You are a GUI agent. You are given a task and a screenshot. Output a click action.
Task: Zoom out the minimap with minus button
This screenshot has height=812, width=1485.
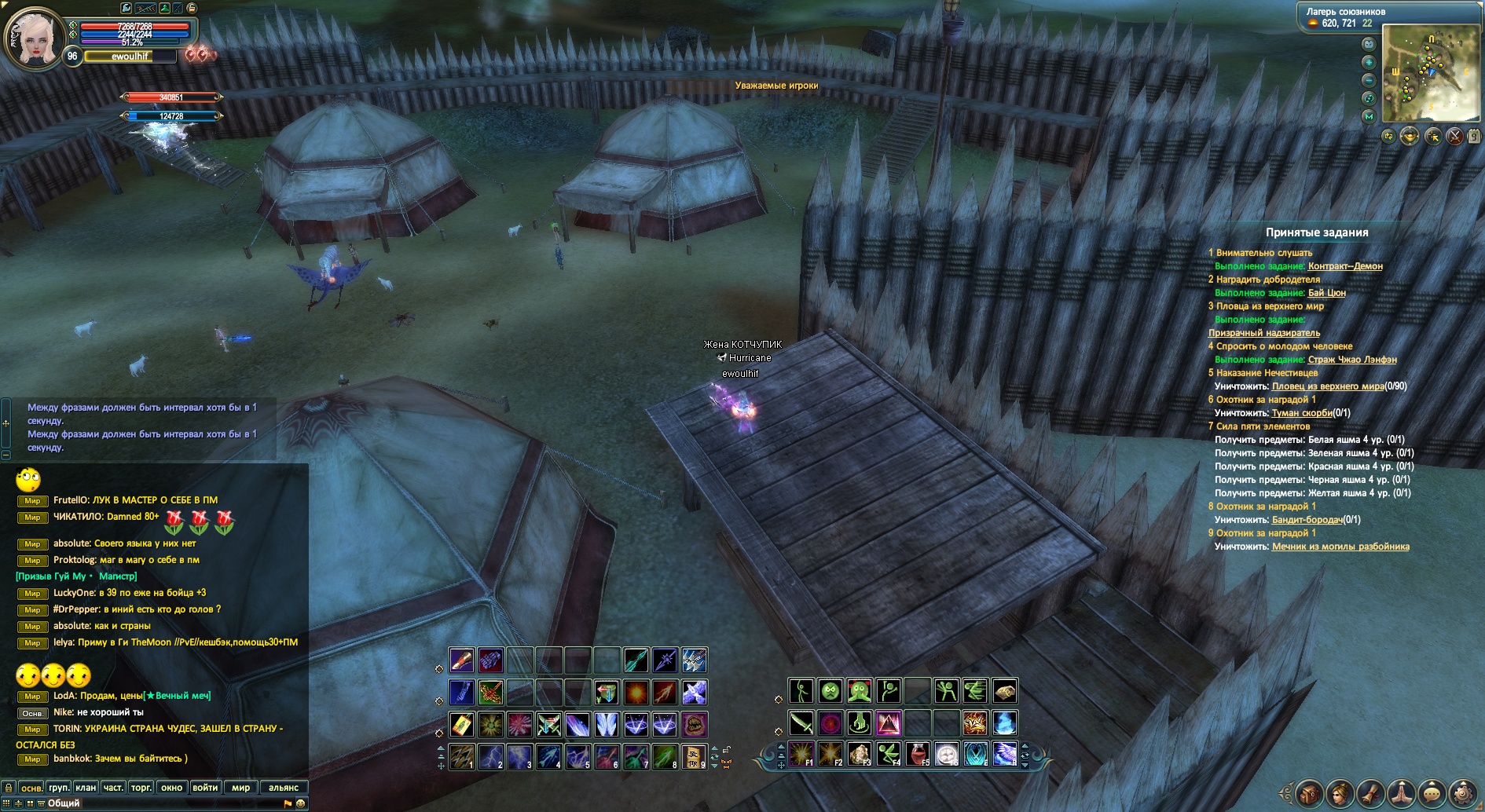coord(1369,80)
